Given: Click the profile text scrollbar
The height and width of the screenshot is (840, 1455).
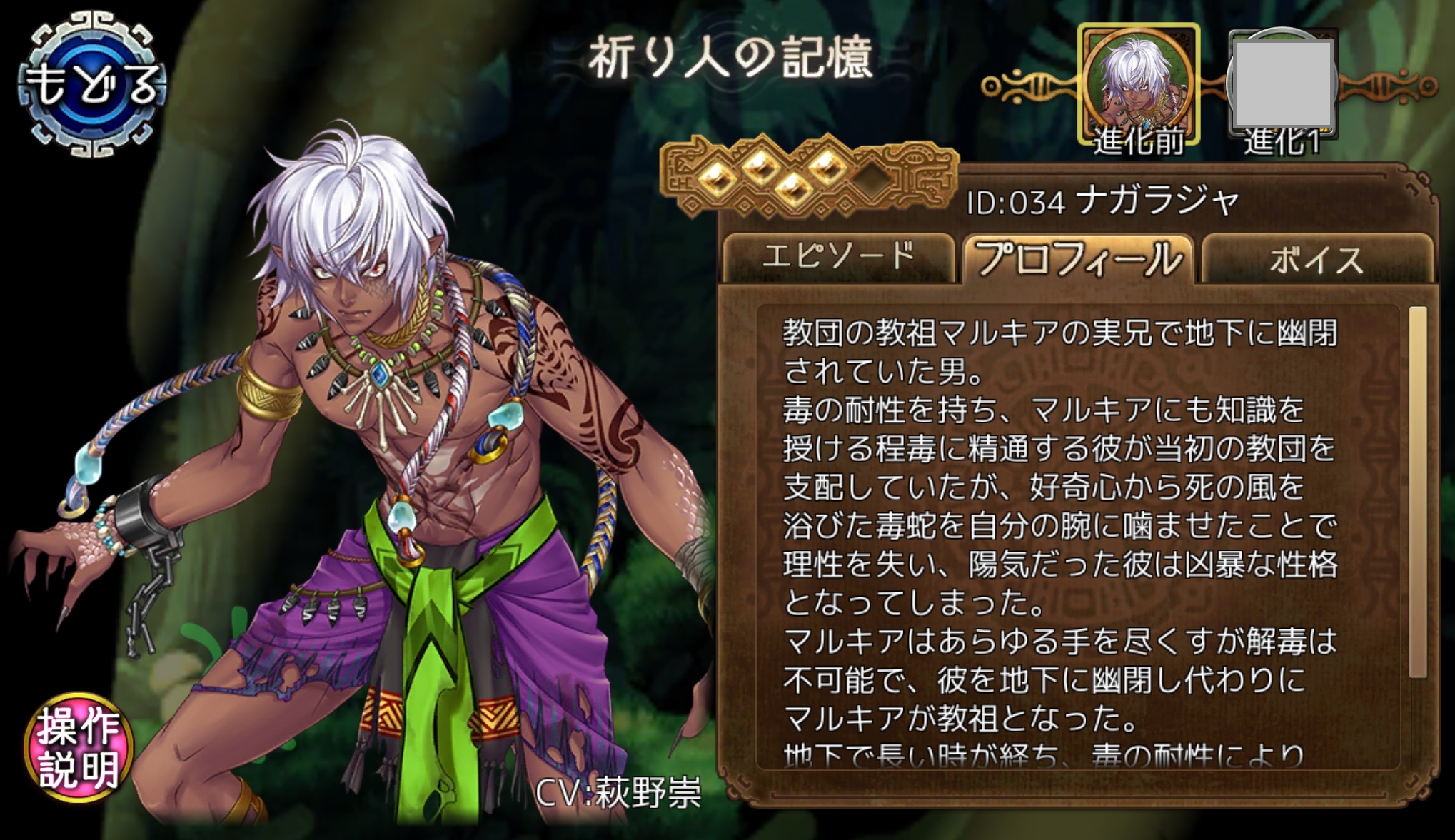Looking at the screenshot, I should click(x=1418, y=491).
